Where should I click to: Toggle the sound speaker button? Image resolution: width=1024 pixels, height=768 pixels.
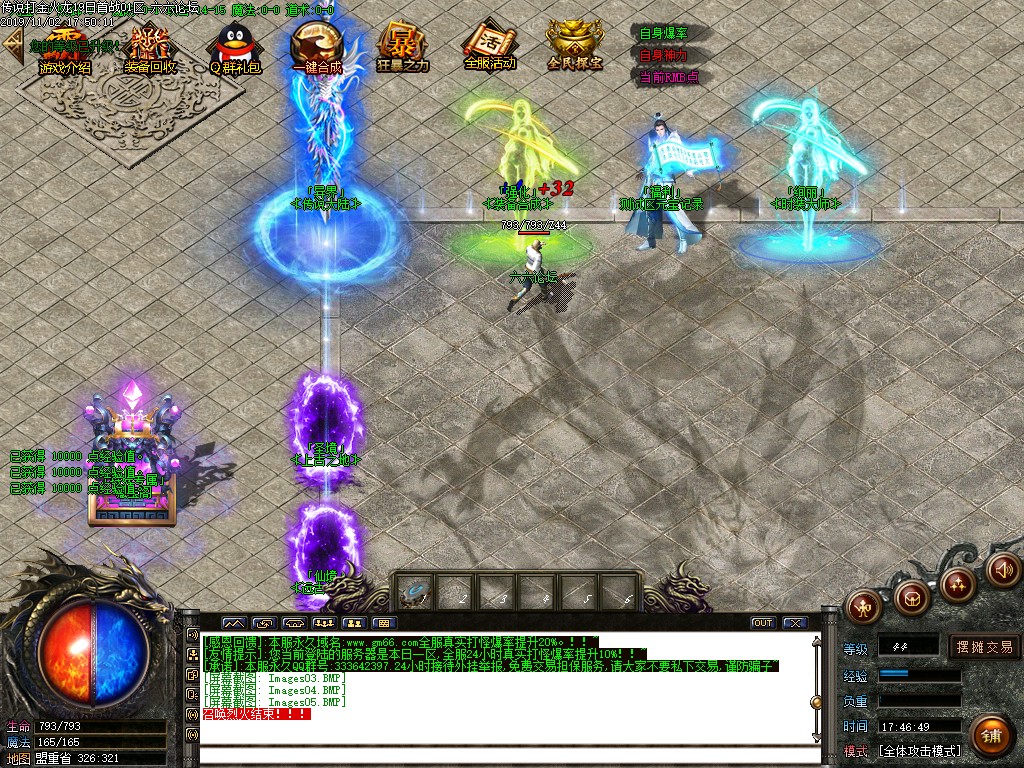coord(1003,570)
